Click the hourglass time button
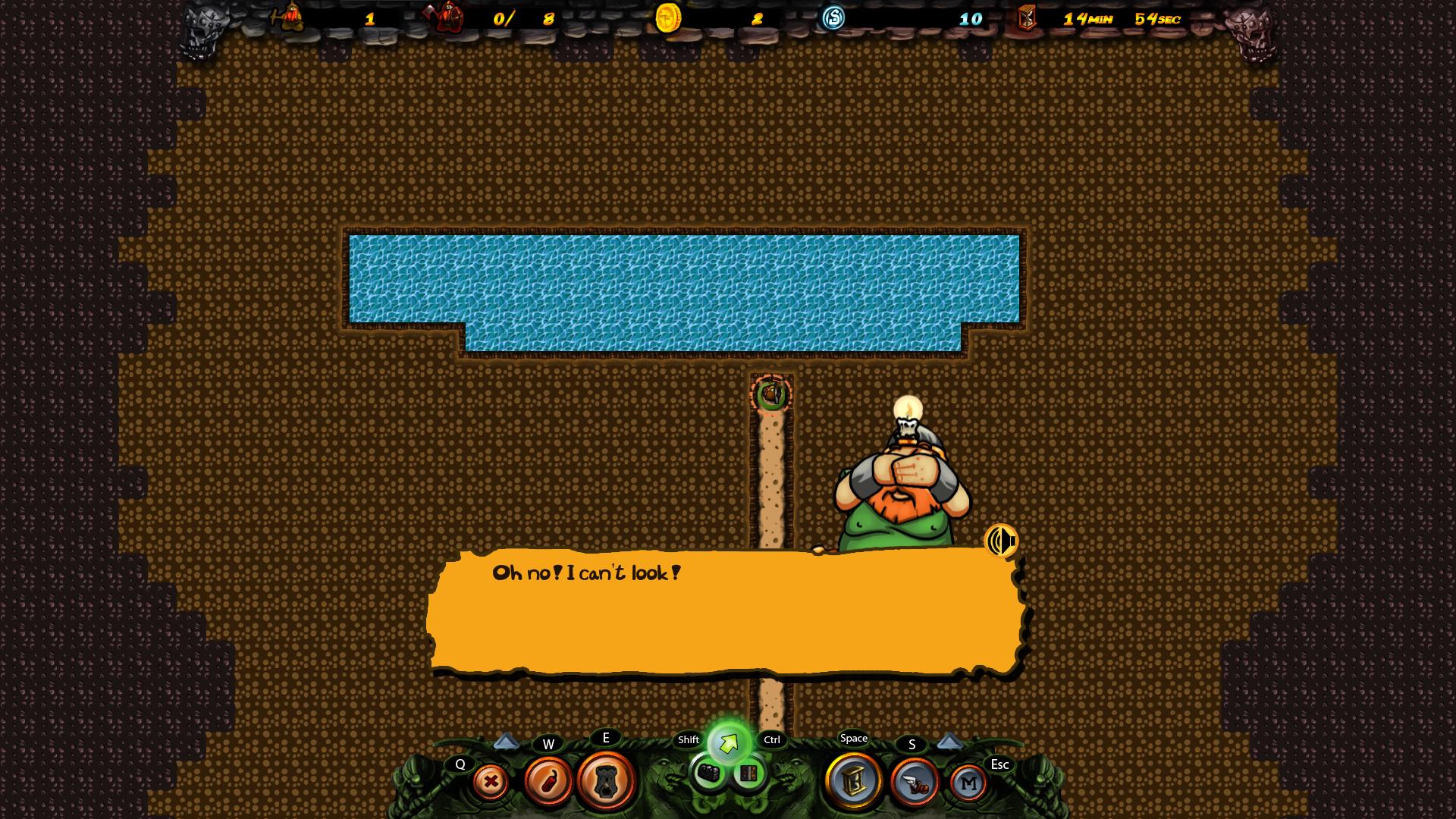The height and width of the screenshot is (819, 1456). 854,781
